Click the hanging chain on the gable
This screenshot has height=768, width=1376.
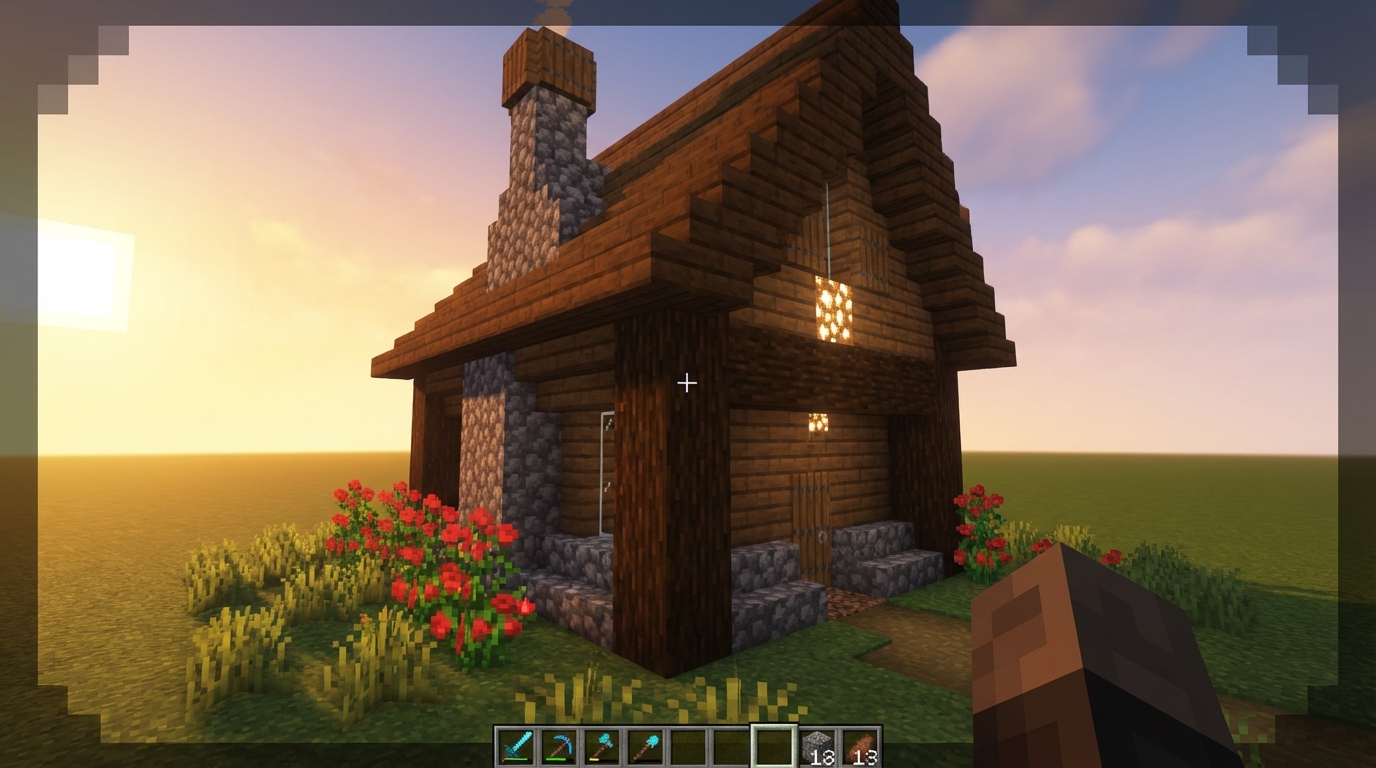pos(830,230)
